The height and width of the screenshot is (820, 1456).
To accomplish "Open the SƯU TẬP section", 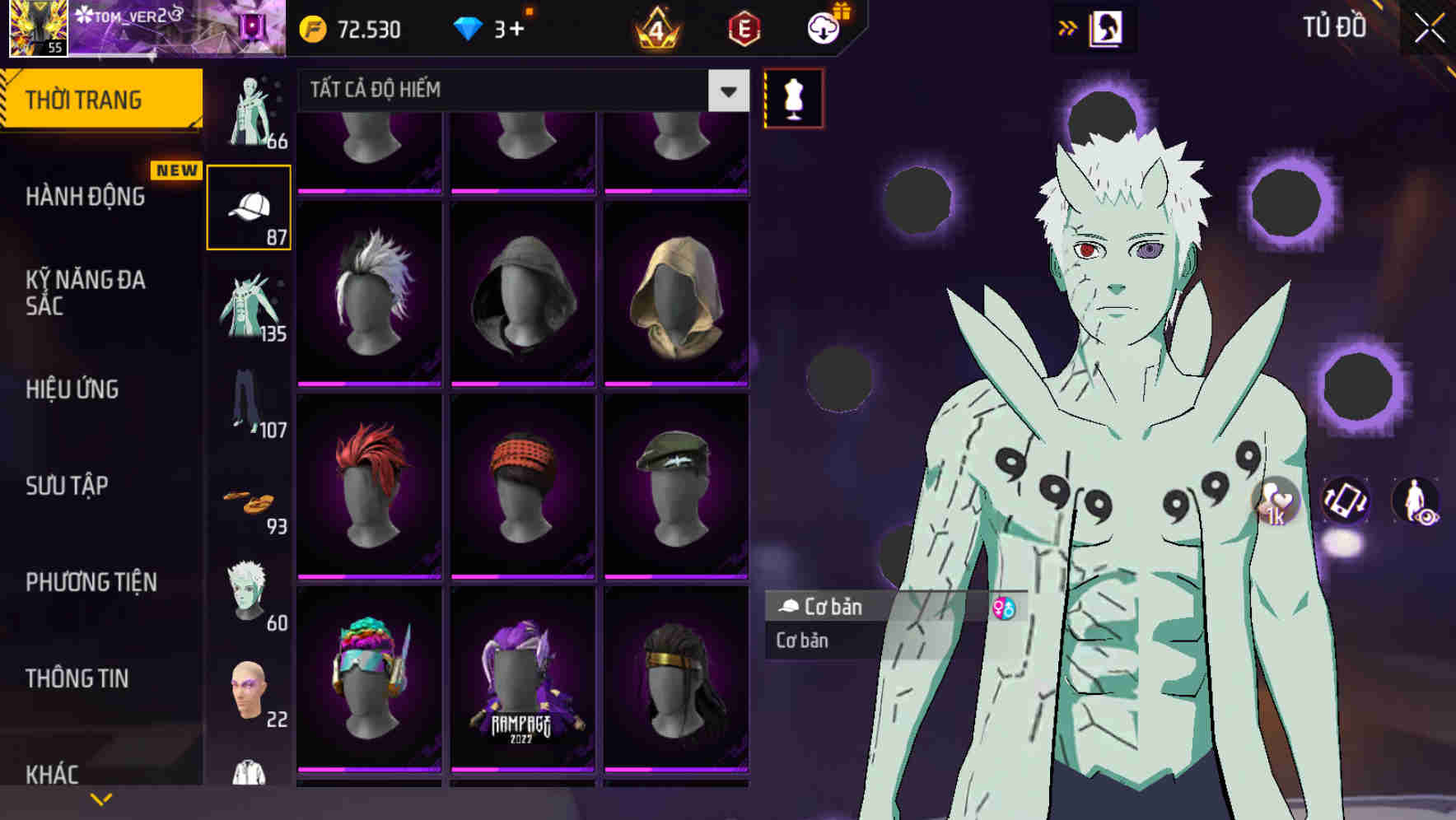I will [x=65, y=487].
